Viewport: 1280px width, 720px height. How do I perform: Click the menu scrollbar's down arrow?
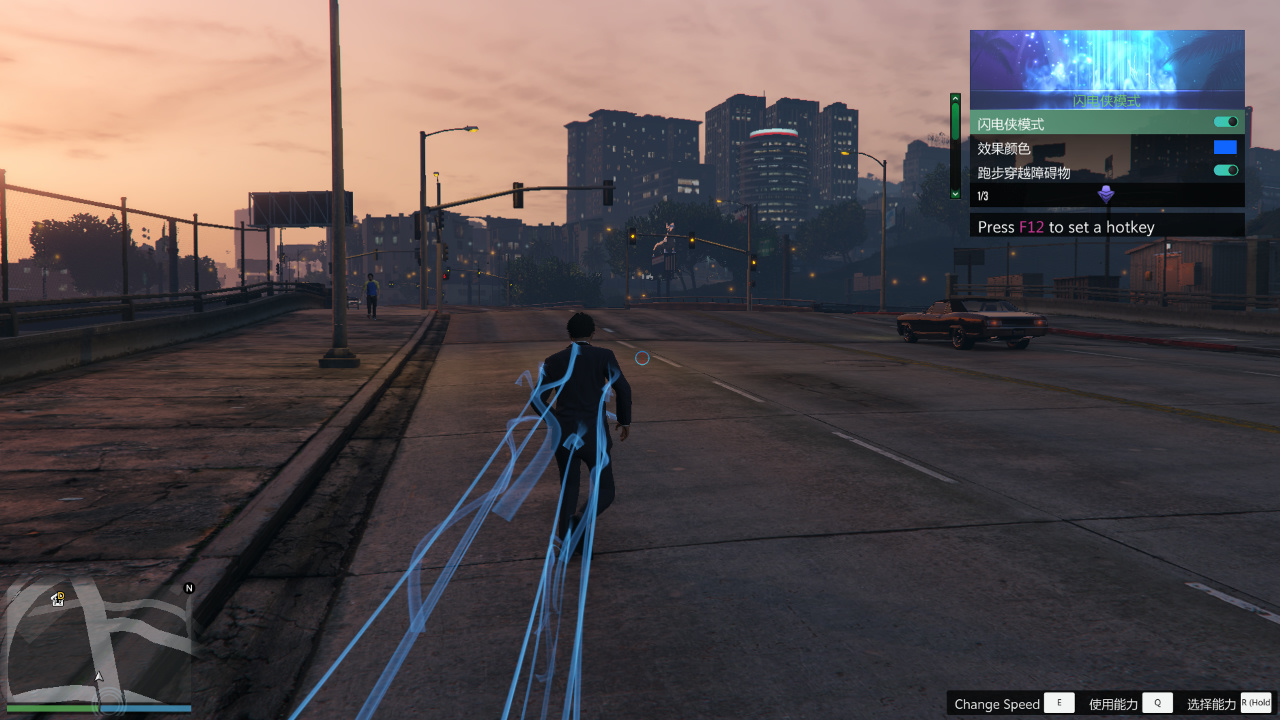(x=955, y=193)
